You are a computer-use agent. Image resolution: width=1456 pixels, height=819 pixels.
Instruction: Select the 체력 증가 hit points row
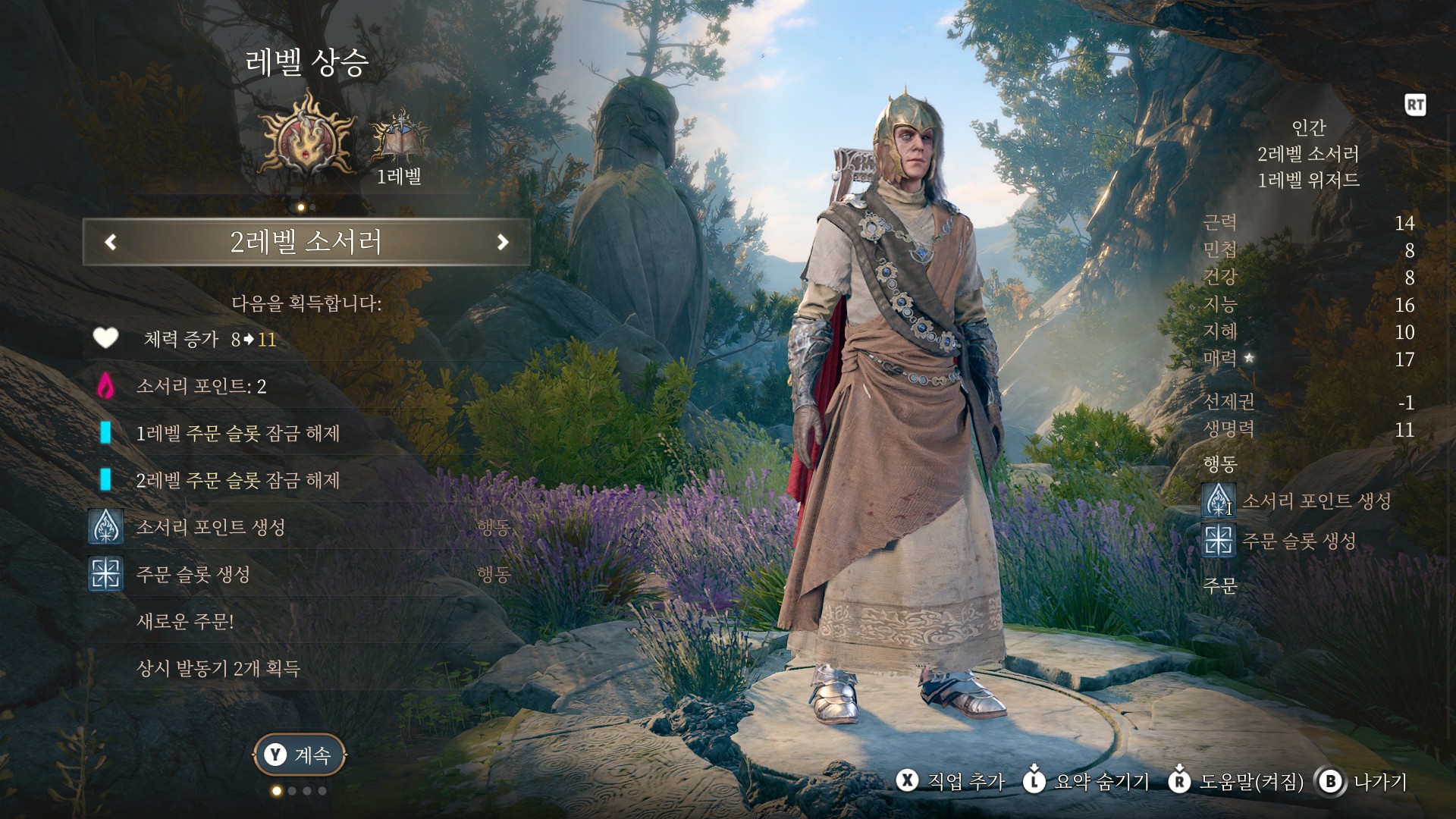click(x=209, y=339)
